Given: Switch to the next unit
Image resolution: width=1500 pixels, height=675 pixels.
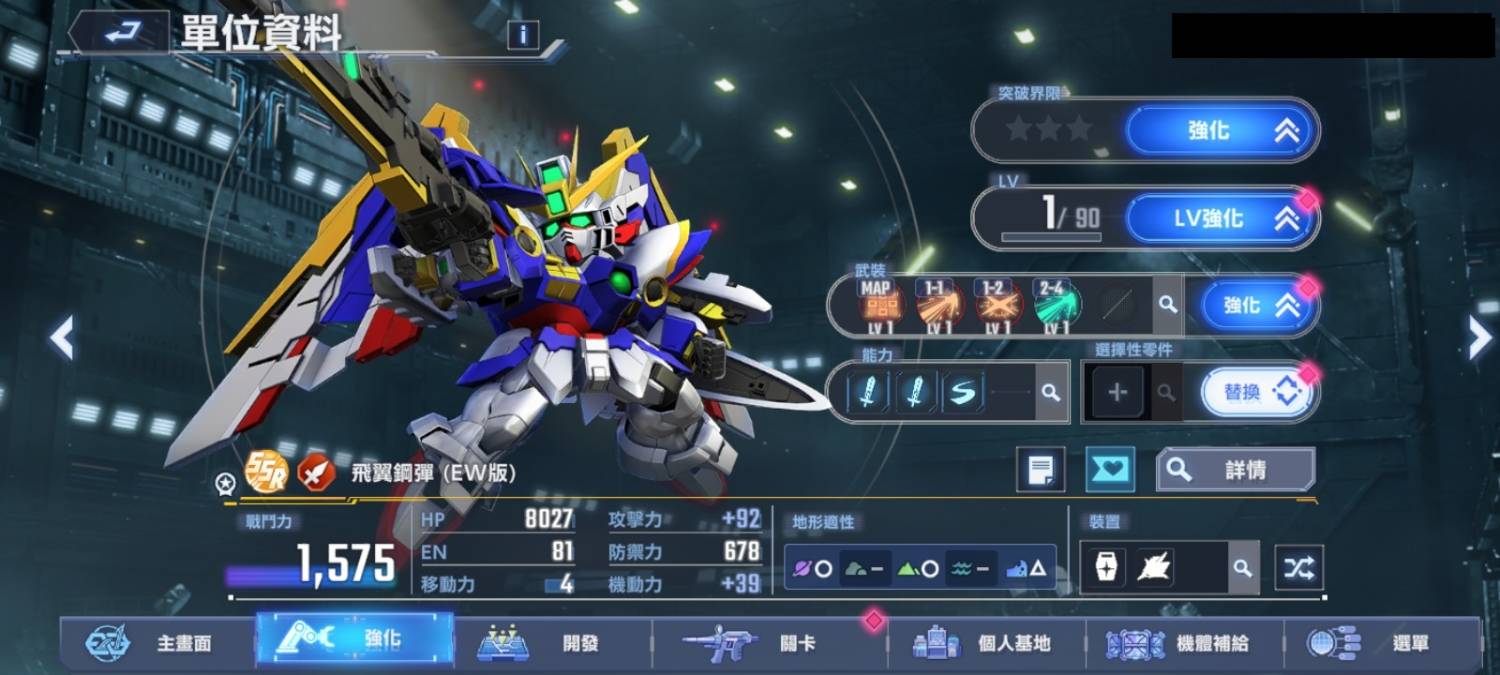Looking at the screenshot, I should click(x=1479, y=338).
